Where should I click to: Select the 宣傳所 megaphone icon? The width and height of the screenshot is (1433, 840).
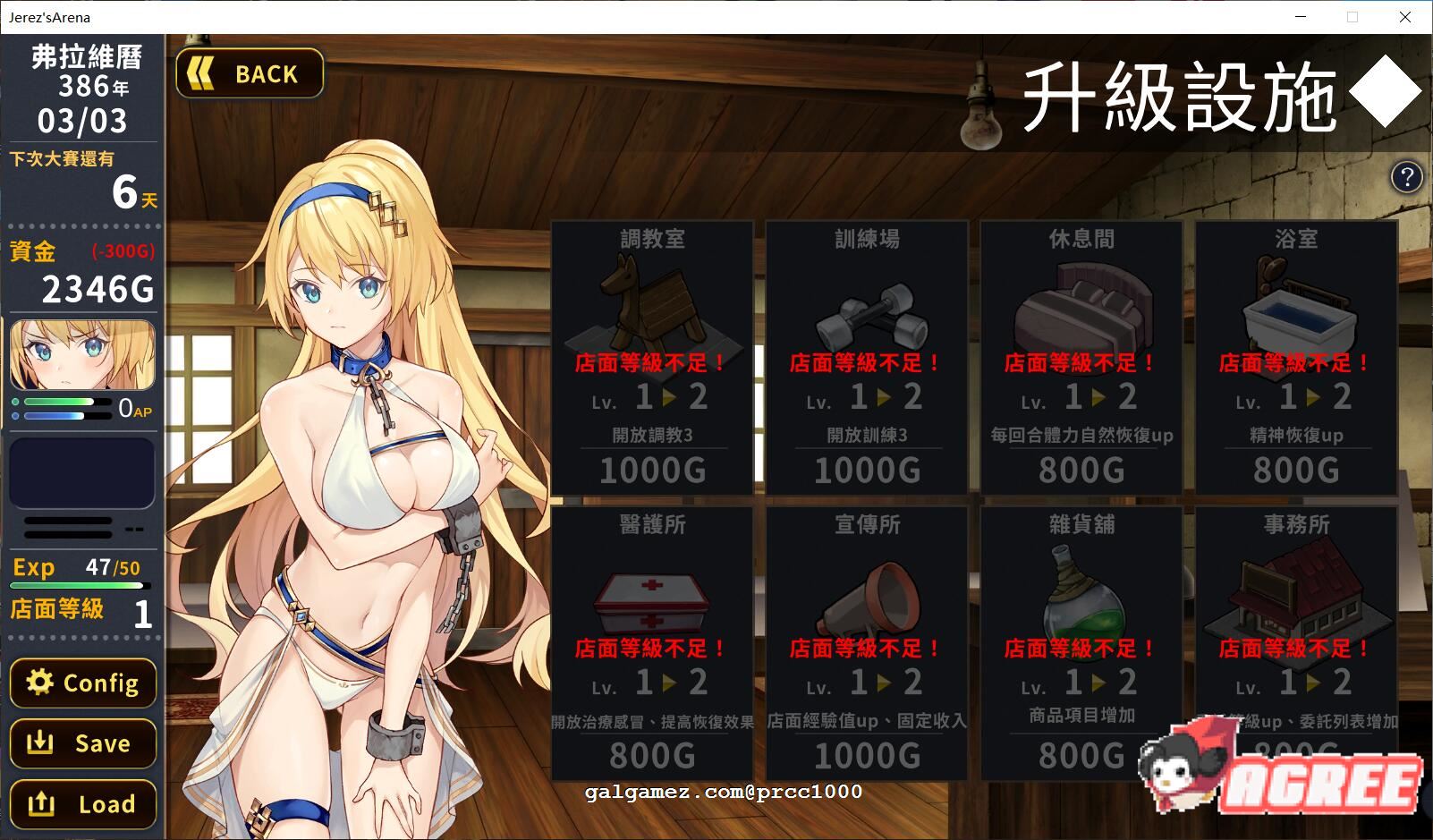point(867,599)
